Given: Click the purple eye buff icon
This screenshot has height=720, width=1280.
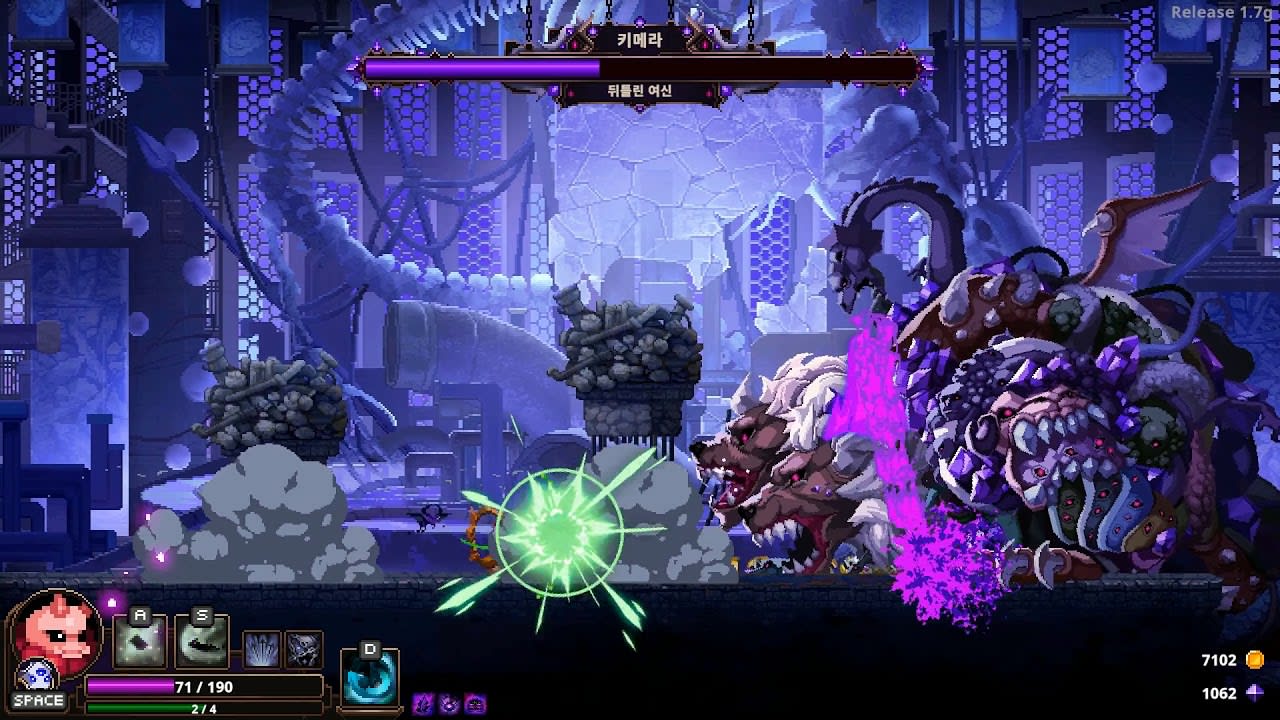Looking at the screenshot, I should (449, 703).
